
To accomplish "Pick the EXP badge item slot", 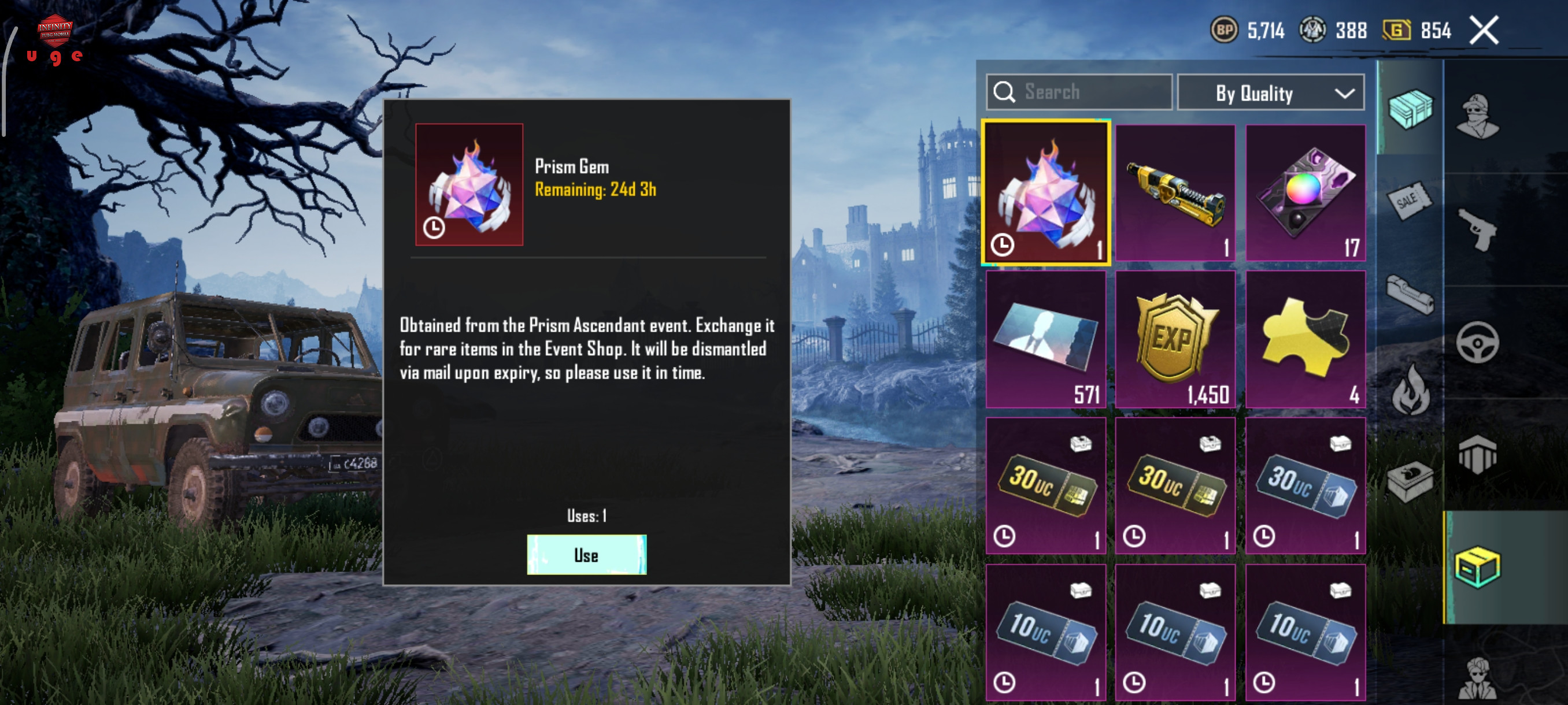I will click(1175, 339).
